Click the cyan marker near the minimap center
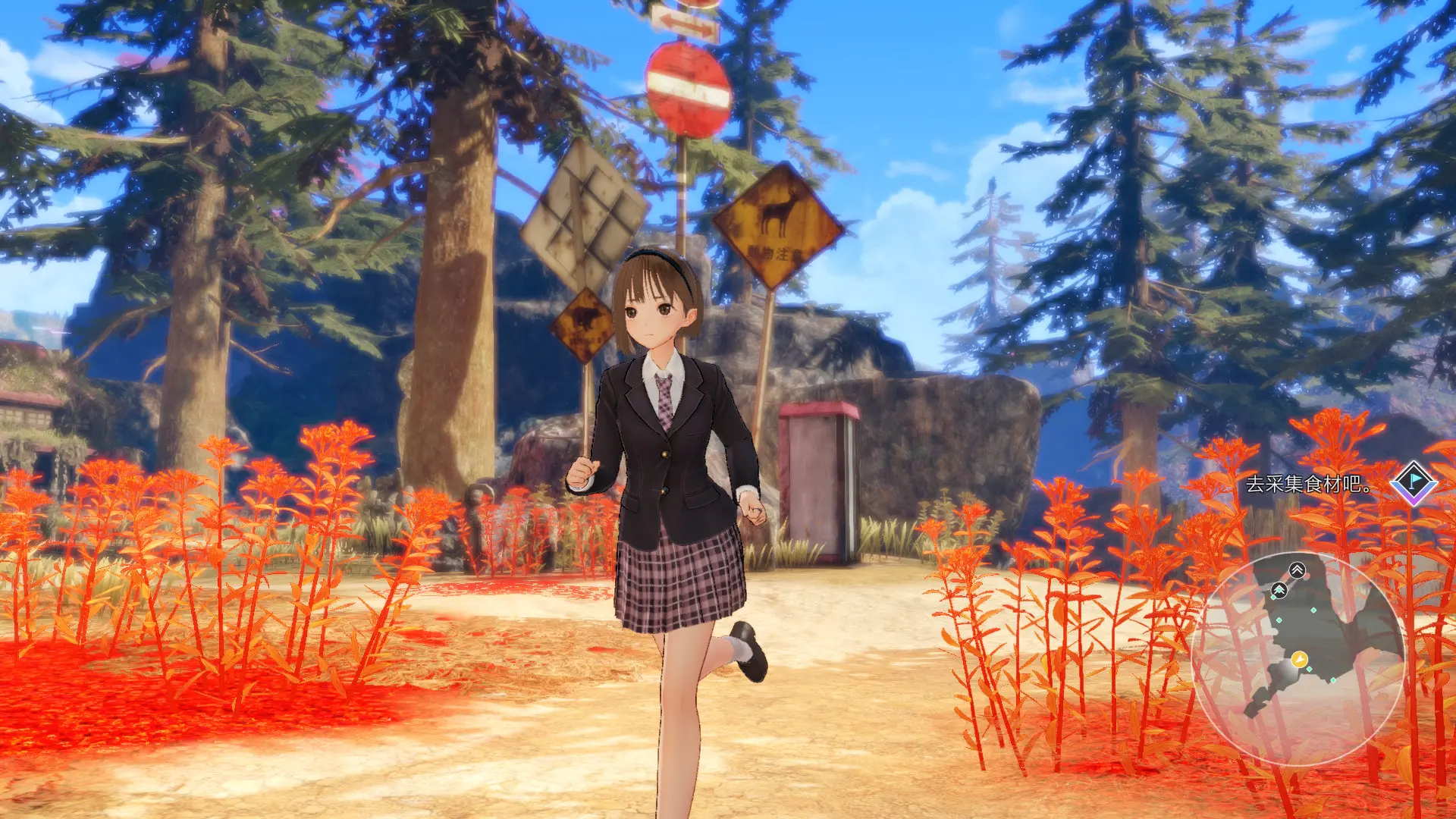Image resolution: width=1456 pixels, height=819 pixels. tap(1313, 610)
